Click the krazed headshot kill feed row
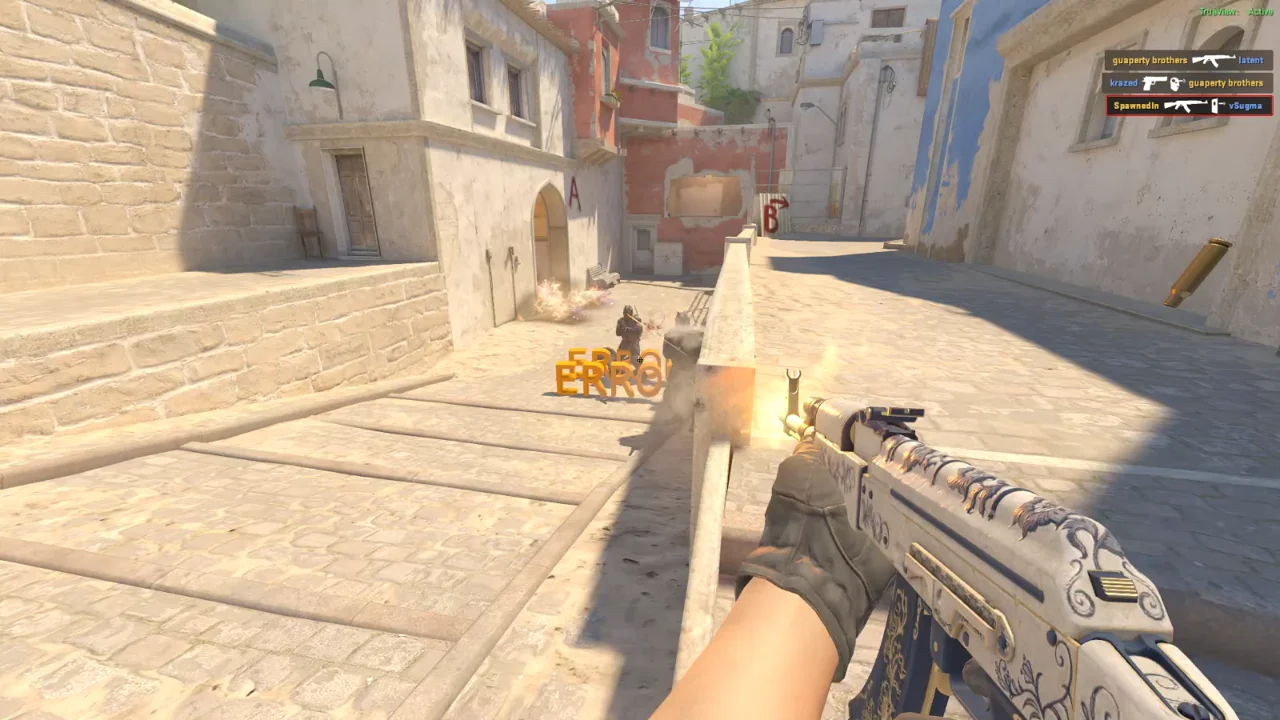1280x720 pixels. coord(1187,83)
